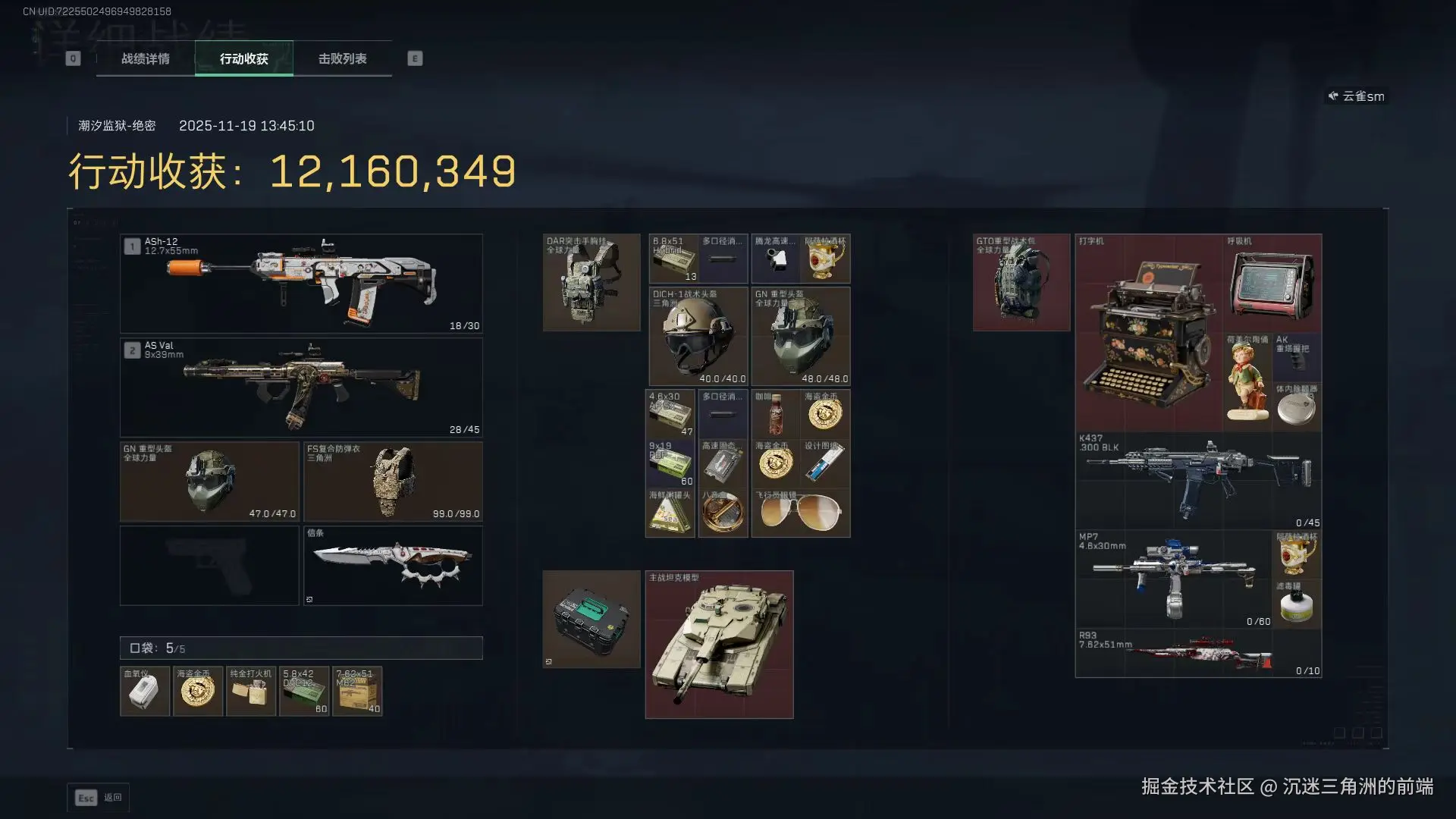Viewport: 1456px width, 819px height.
Task: Click the 返回 back button
Action: coord(99,797)
